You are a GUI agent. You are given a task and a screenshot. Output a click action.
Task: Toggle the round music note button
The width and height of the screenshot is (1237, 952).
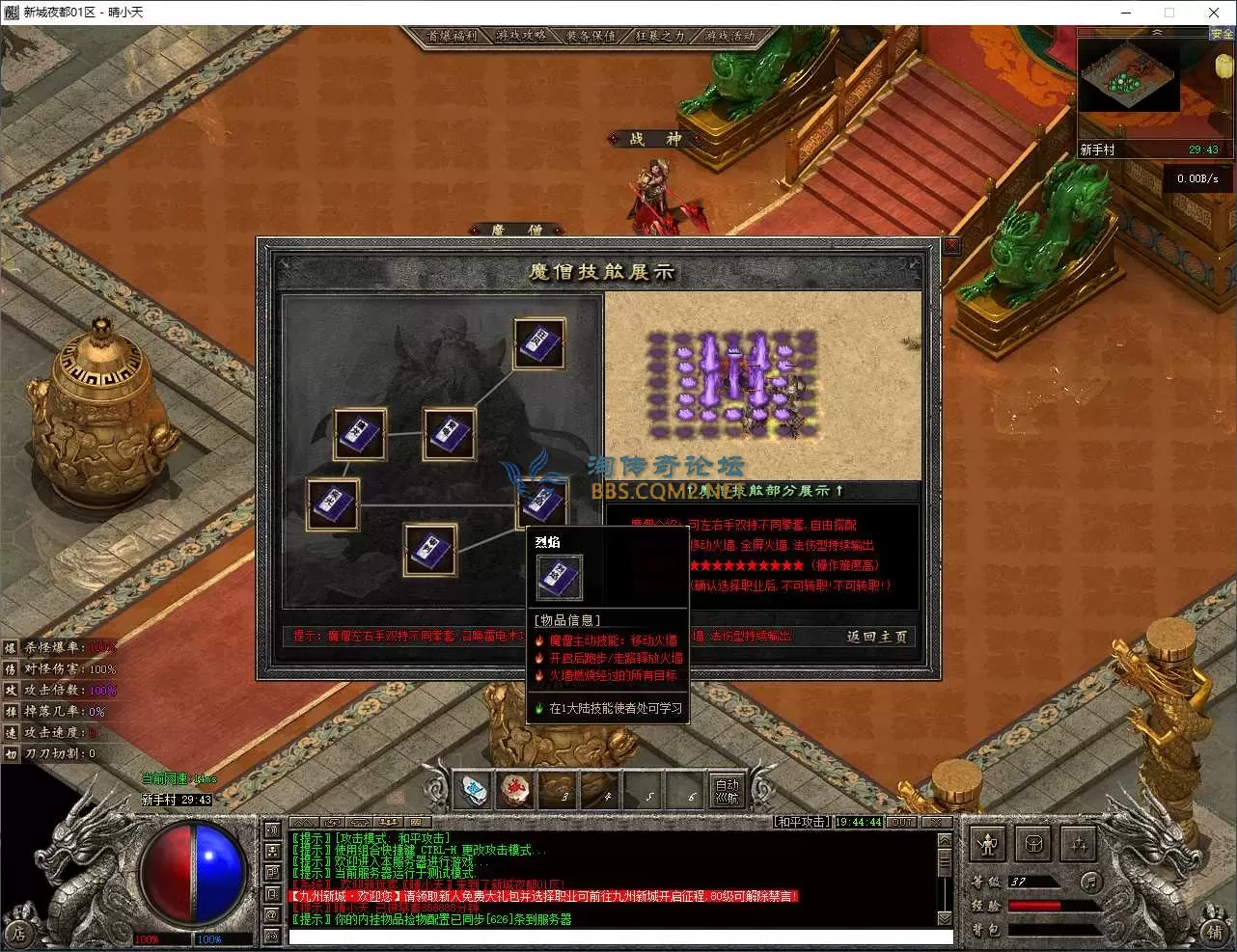[x=1090, y=881]
